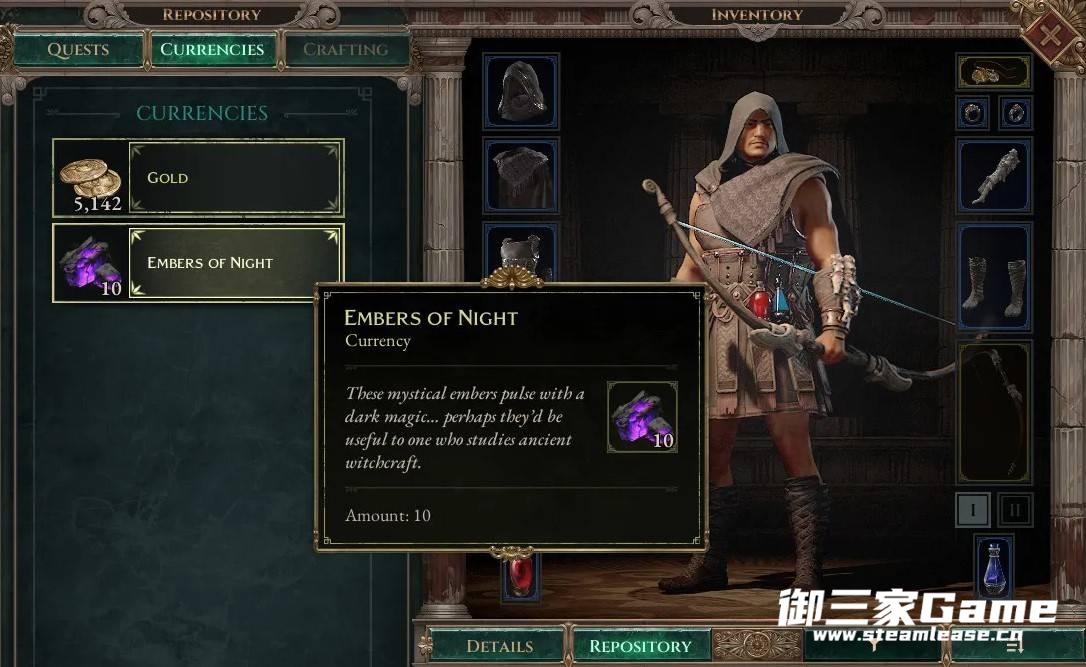Click the Embers of Night currency row
1086x667 pixels.
coord(198,262)
